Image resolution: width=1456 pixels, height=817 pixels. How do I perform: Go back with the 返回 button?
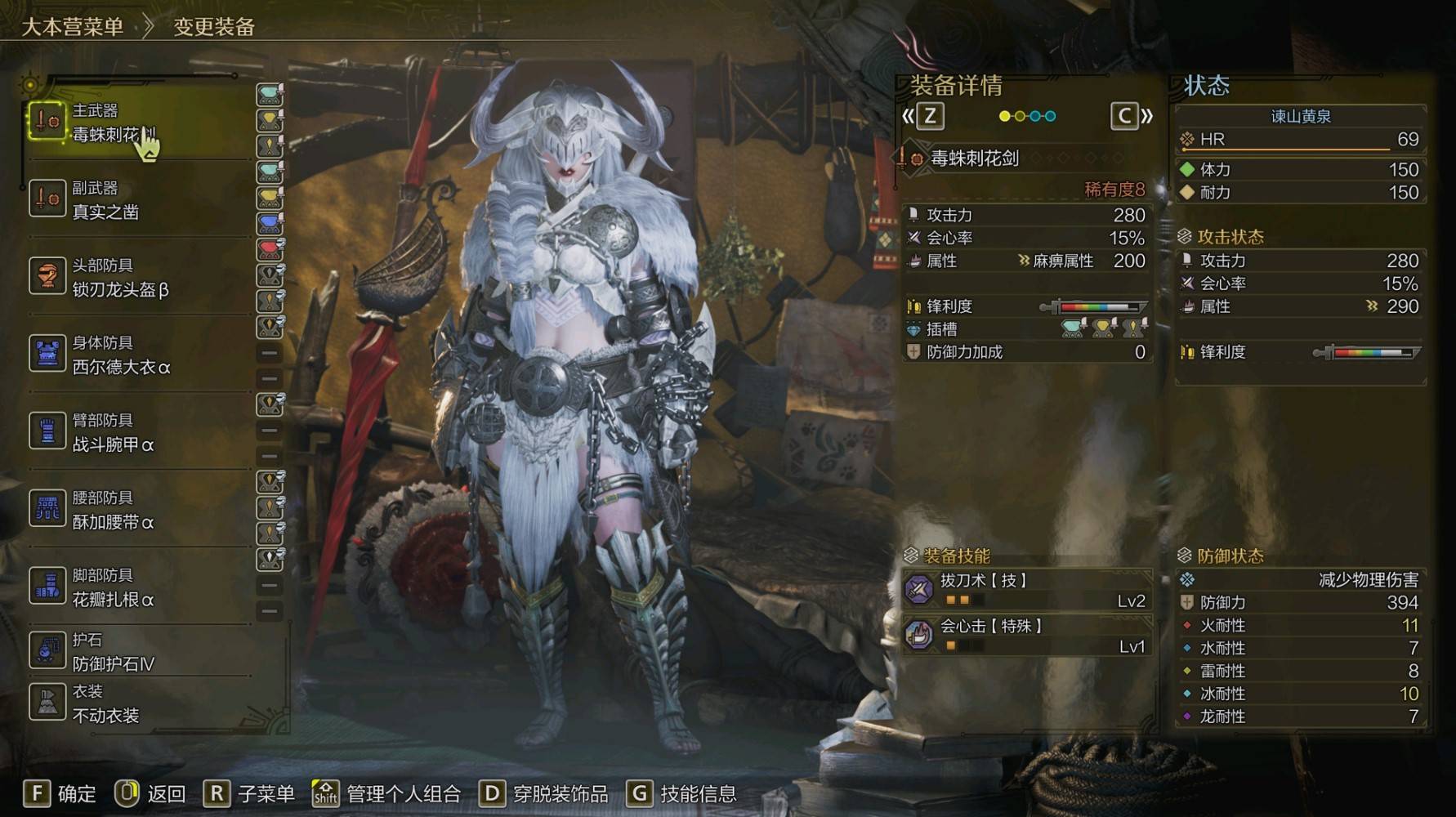coord(150,793)
